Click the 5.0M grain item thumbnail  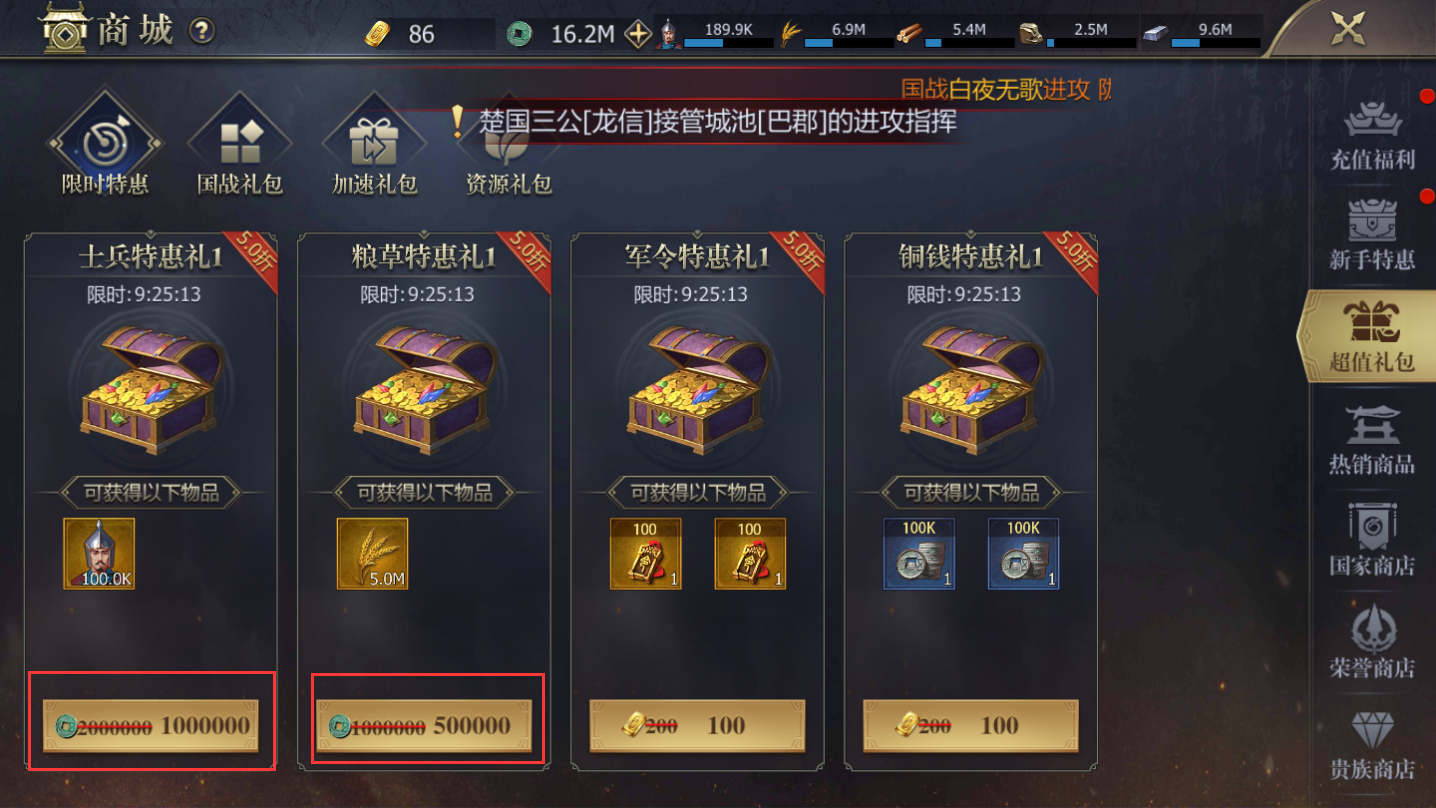point(371,556)
